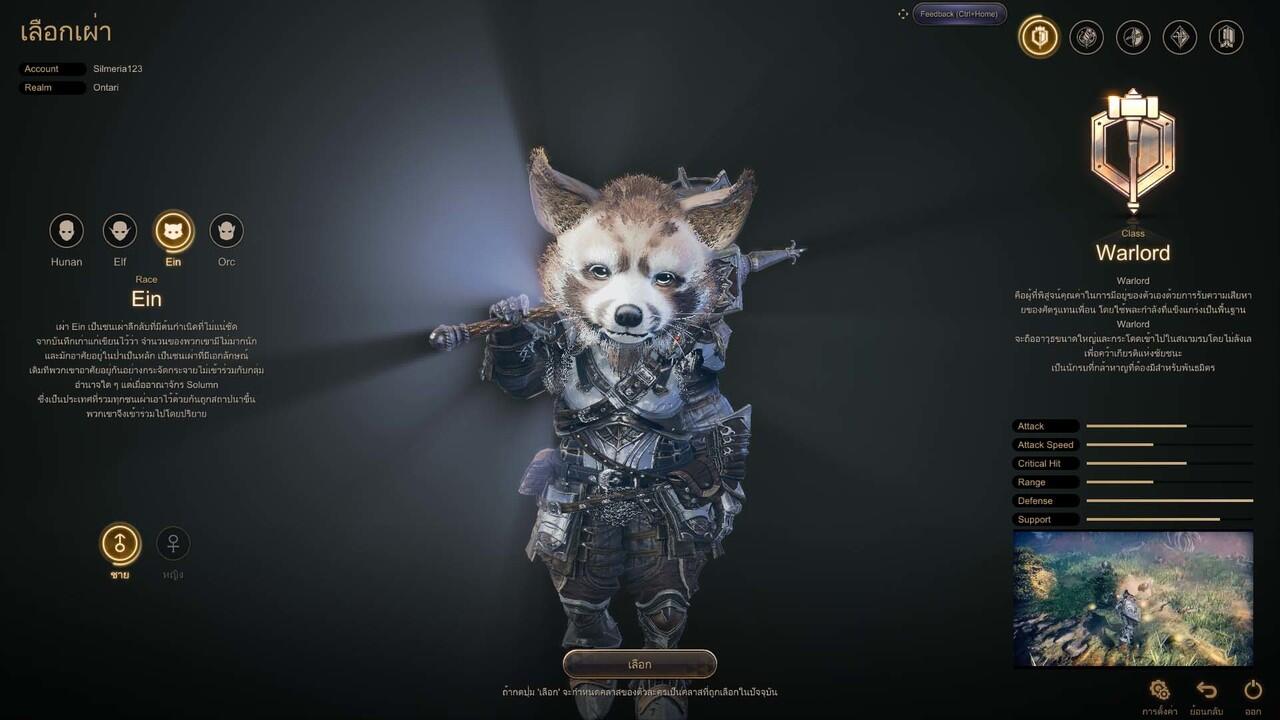
Task: Select the Hunan race
Action: point(66,231)
